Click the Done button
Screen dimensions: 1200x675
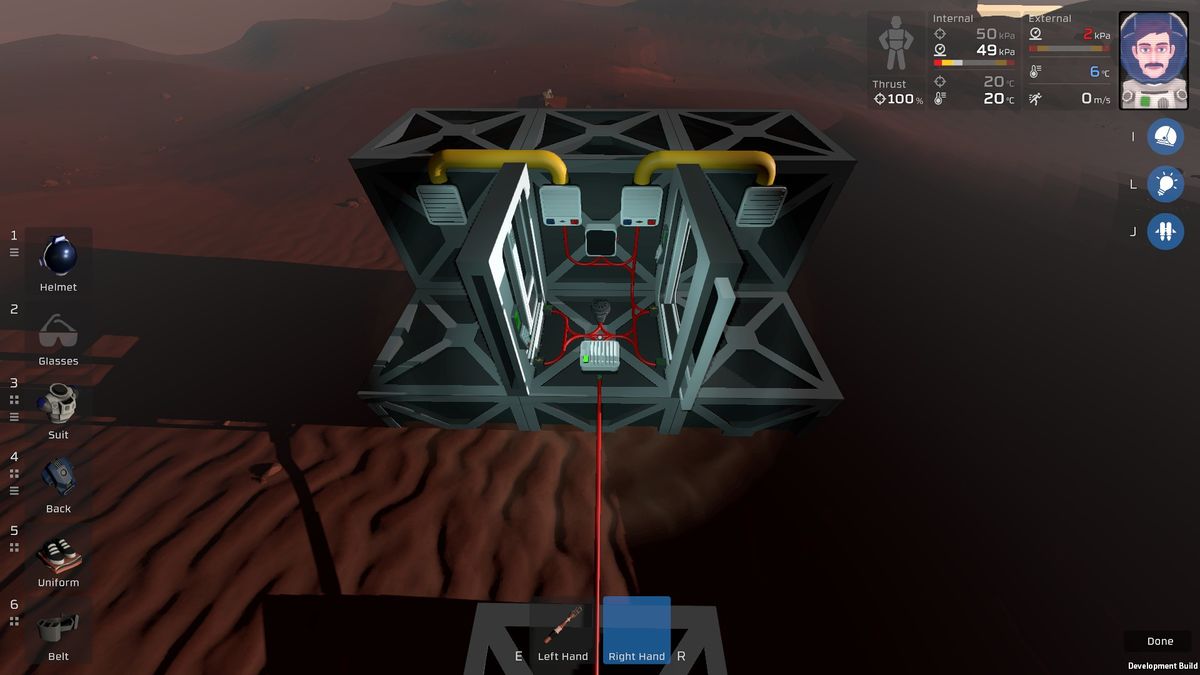point(1160,641)
